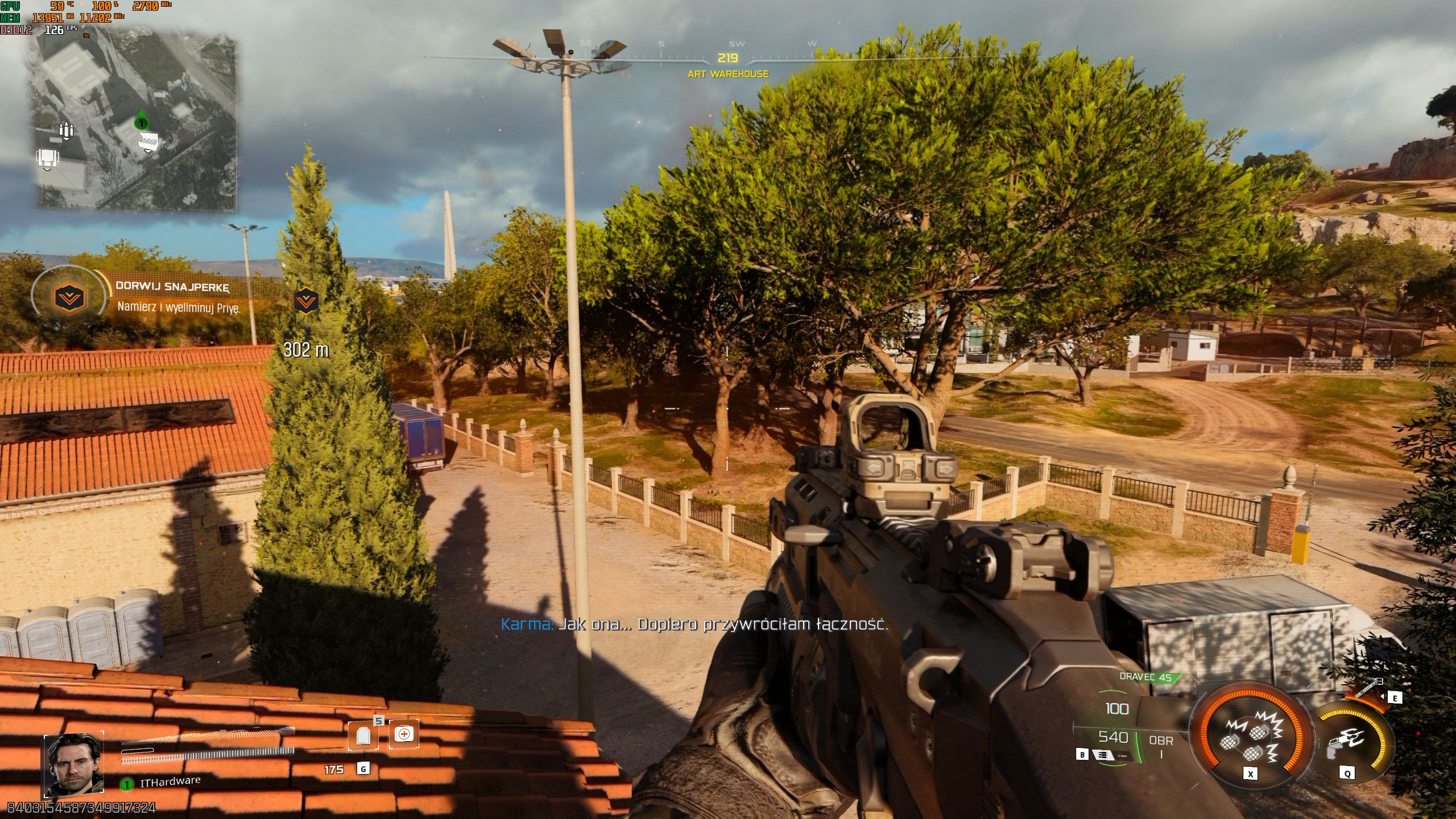Click the ART WAREHOUSE label under the compass
This screenshot has height=819, width=1456.
(728, 73)
